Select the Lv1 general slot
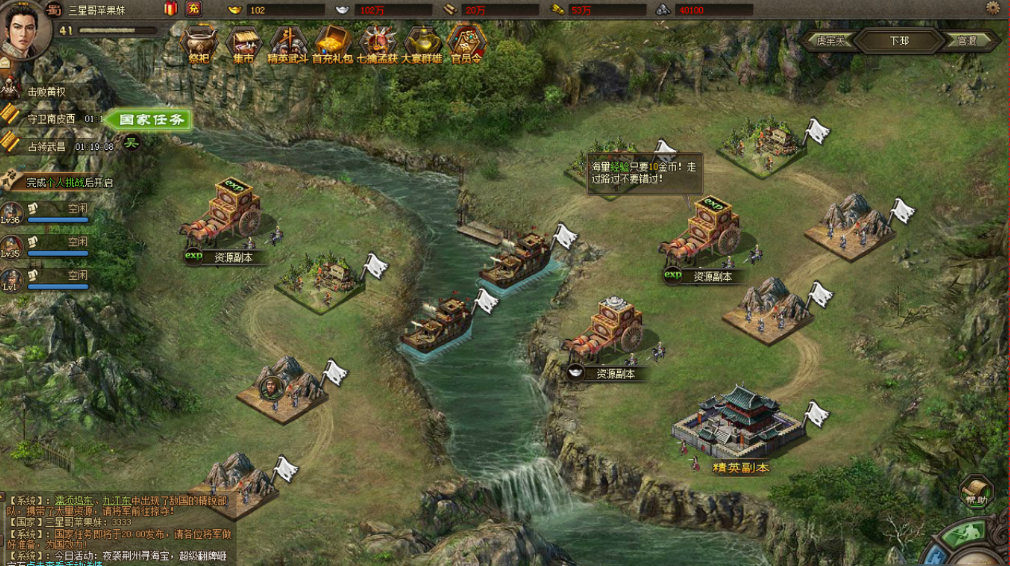 point(58,277)
